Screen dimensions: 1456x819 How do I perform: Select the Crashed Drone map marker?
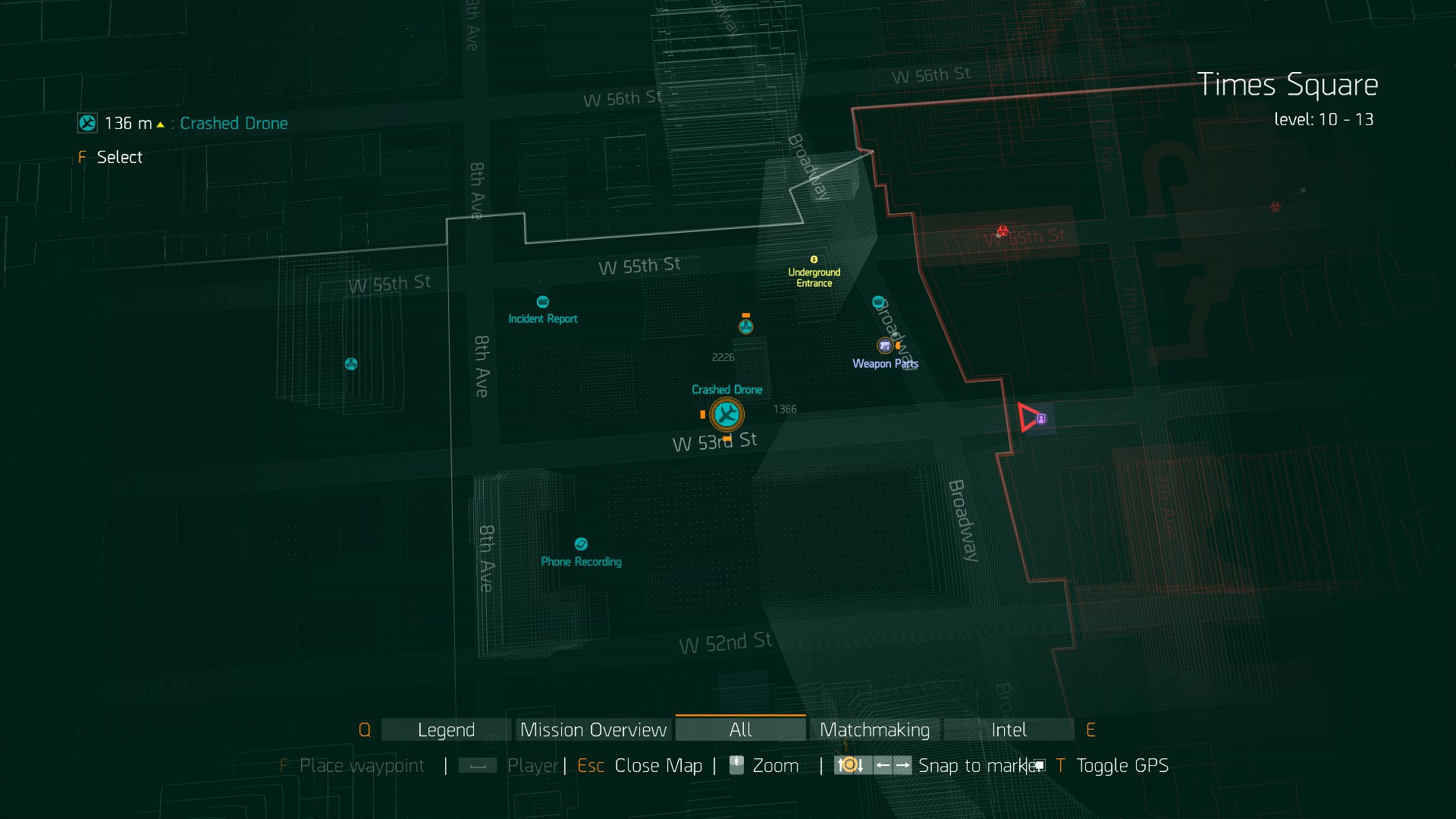pyautogui.click(x=726, y=414)
